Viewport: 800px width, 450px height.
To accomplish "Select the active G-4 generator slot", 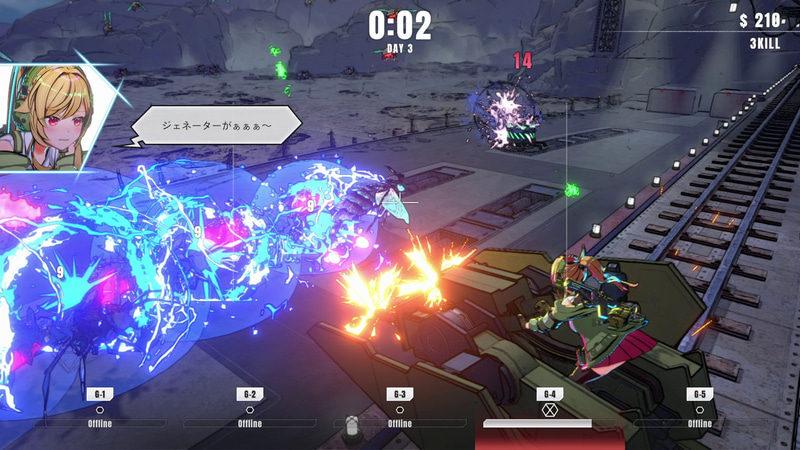I will pyautogui.click(x=548, y=409).
